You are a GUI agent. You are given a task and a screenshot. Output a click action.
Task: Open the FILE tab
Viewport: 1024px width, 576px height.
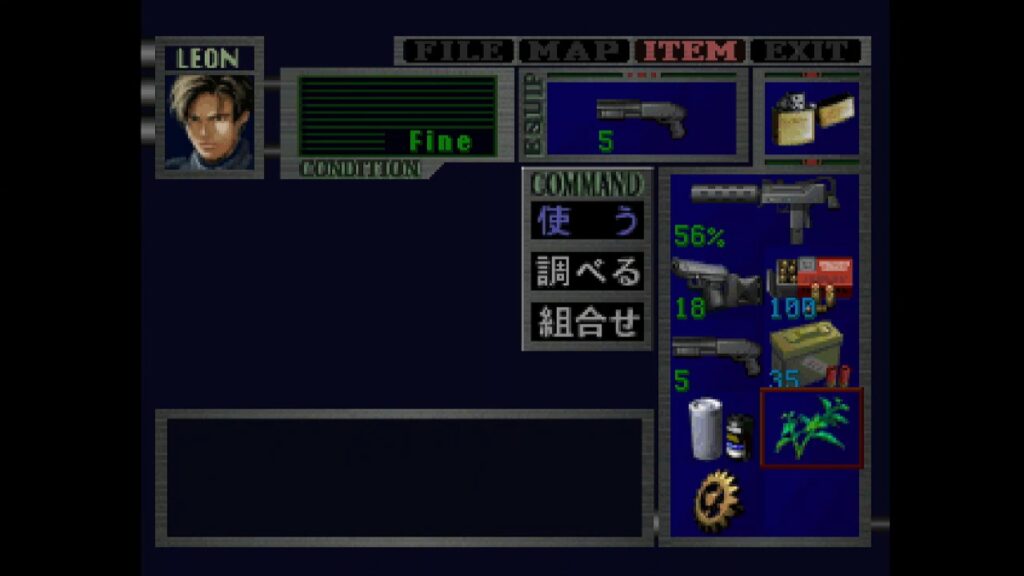(x=455, y=51)
